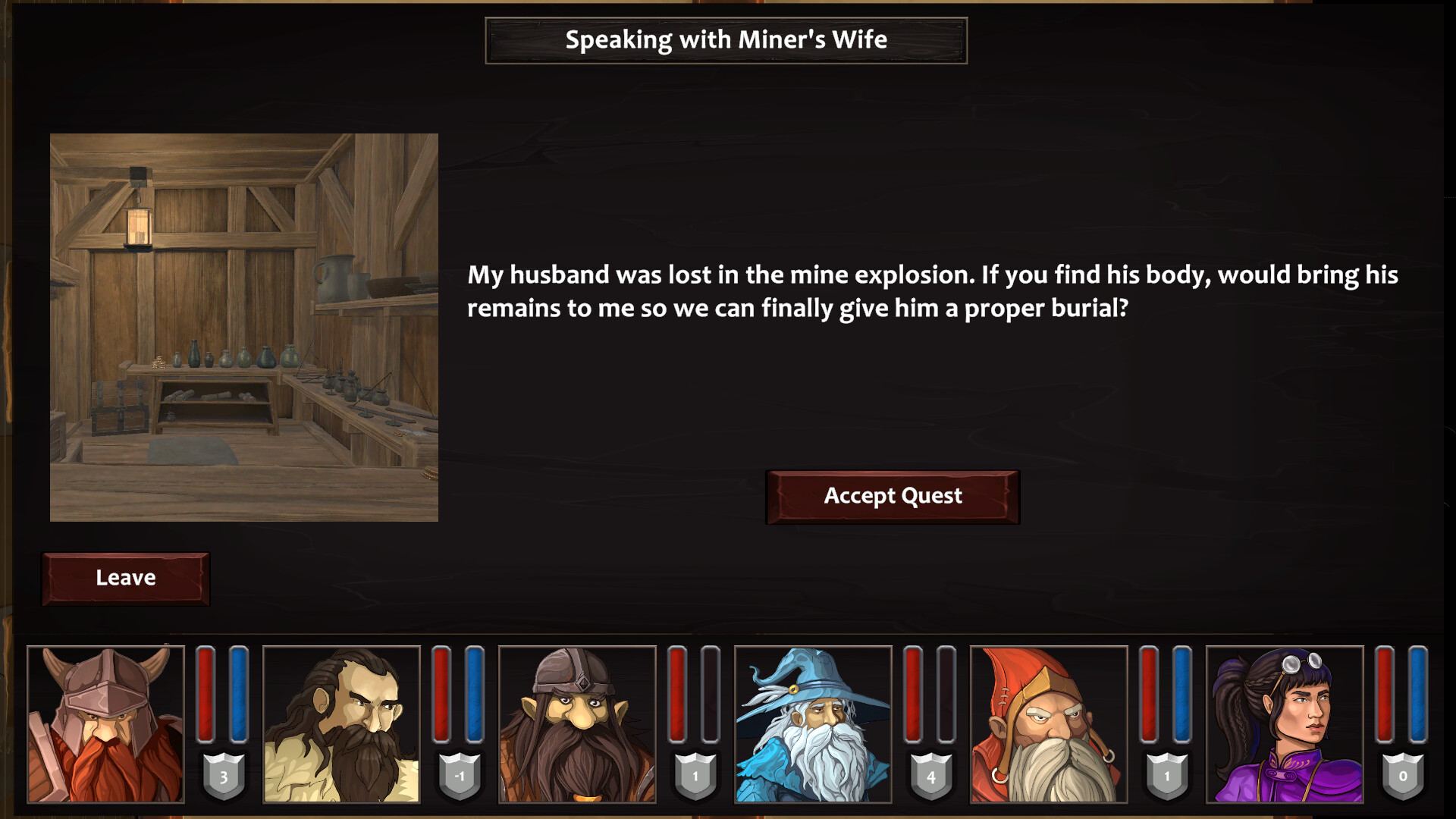Click the wizard's shield badge showing 4

930,775
